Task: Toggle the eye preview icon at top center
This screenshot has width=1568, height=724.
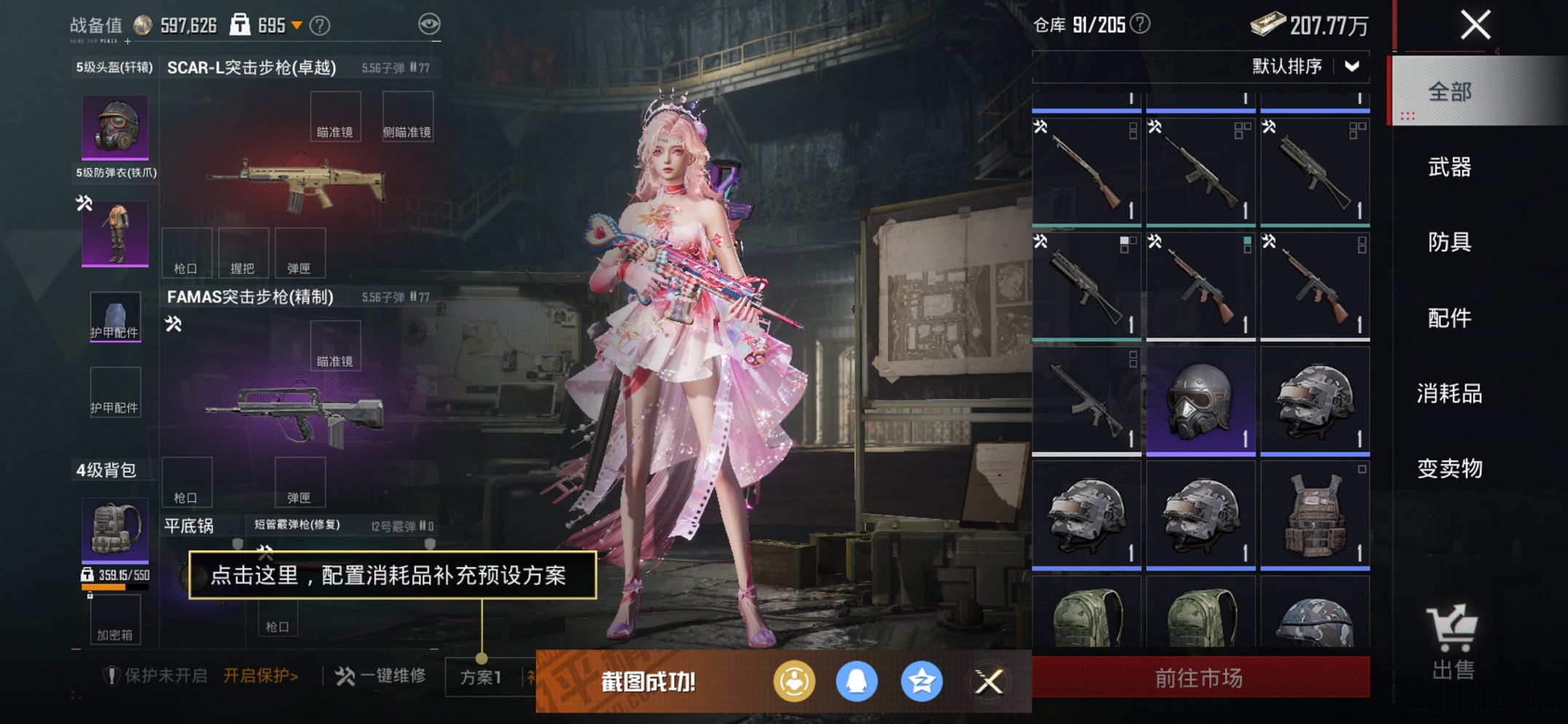Action: coord(431,23)
